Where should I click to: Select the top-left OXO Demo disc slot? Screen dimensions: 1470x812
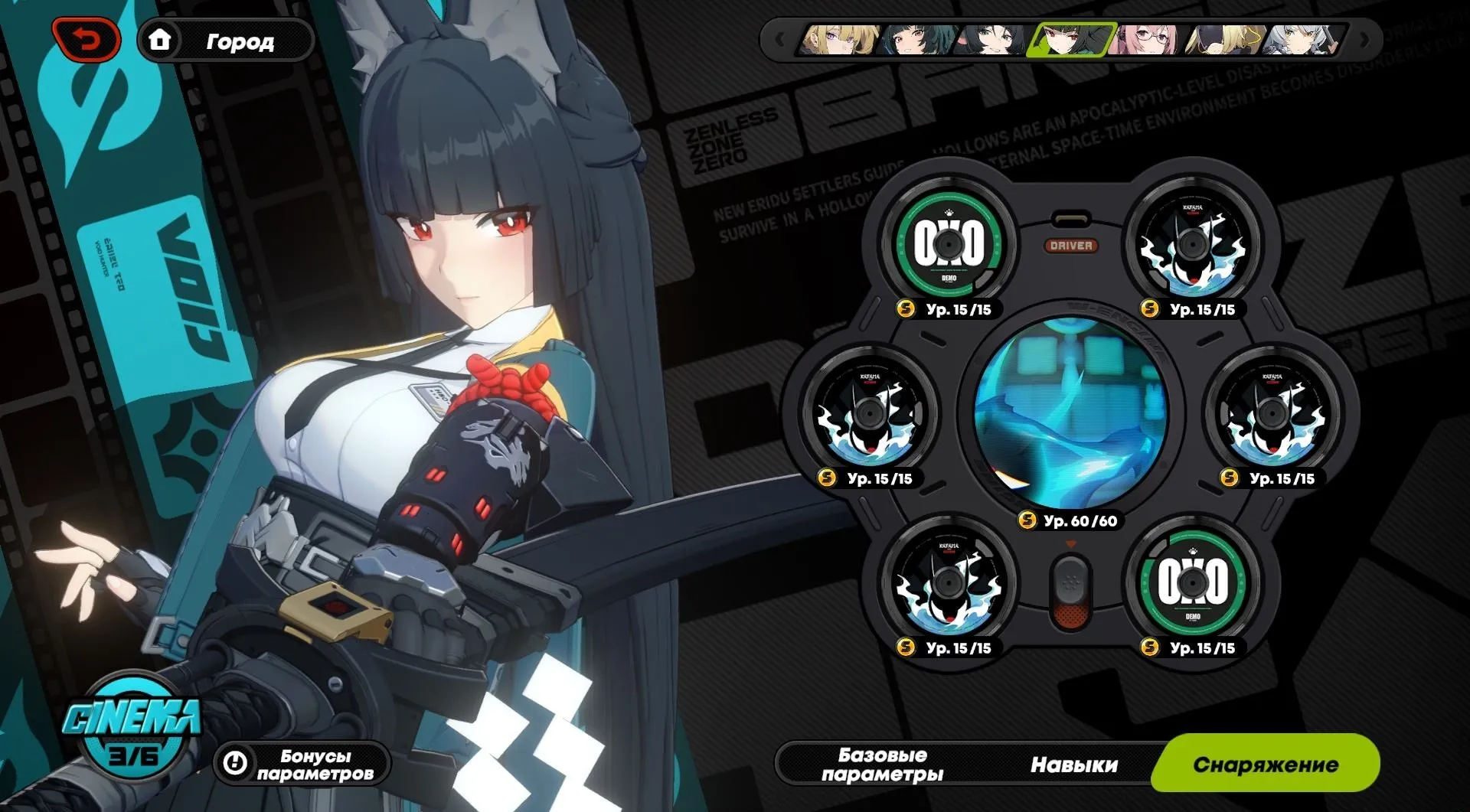tap(949, 243)
